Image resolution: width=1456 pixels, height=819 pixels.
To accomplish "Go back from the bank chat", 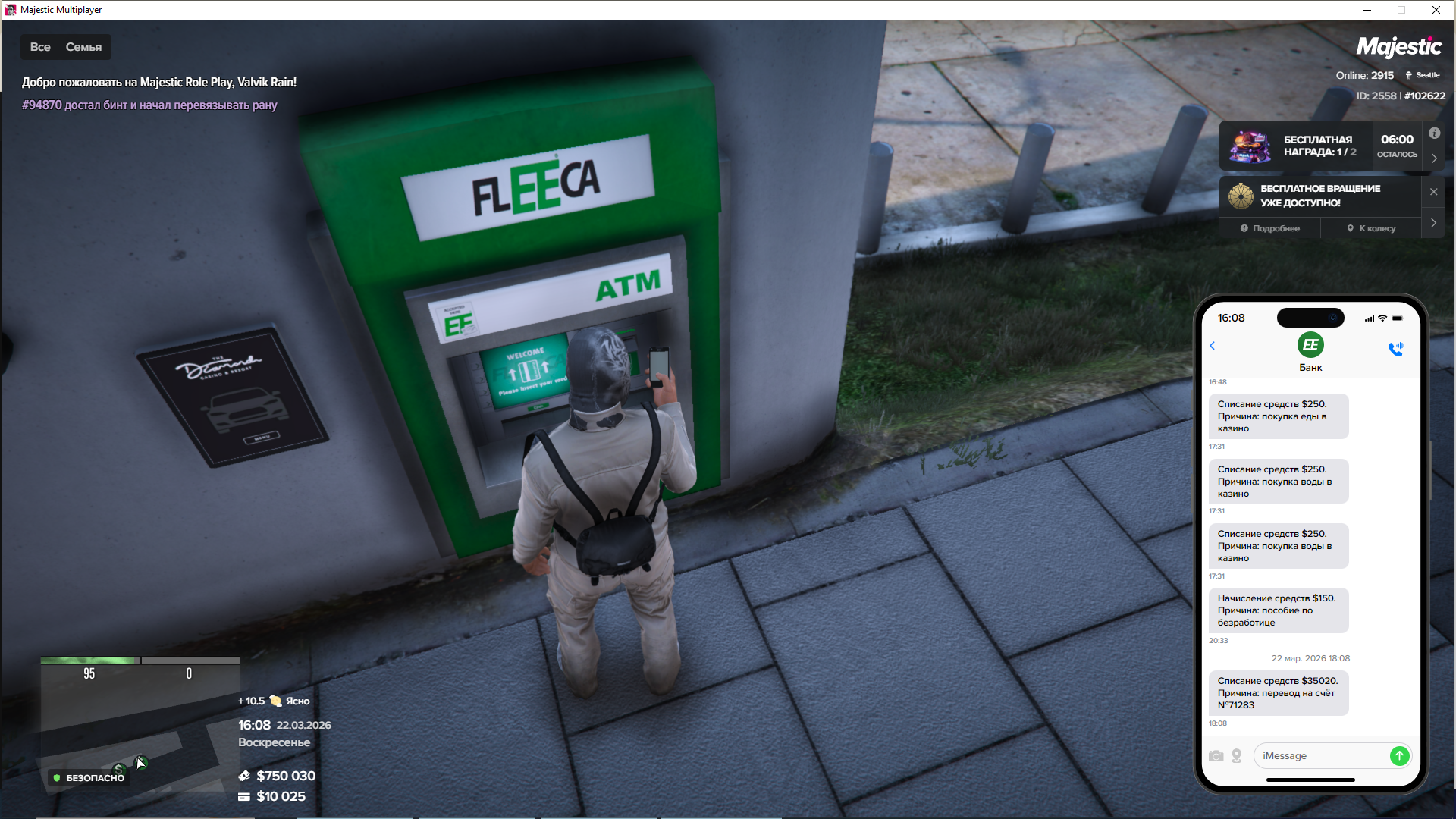I will [x=1213, y=346].
